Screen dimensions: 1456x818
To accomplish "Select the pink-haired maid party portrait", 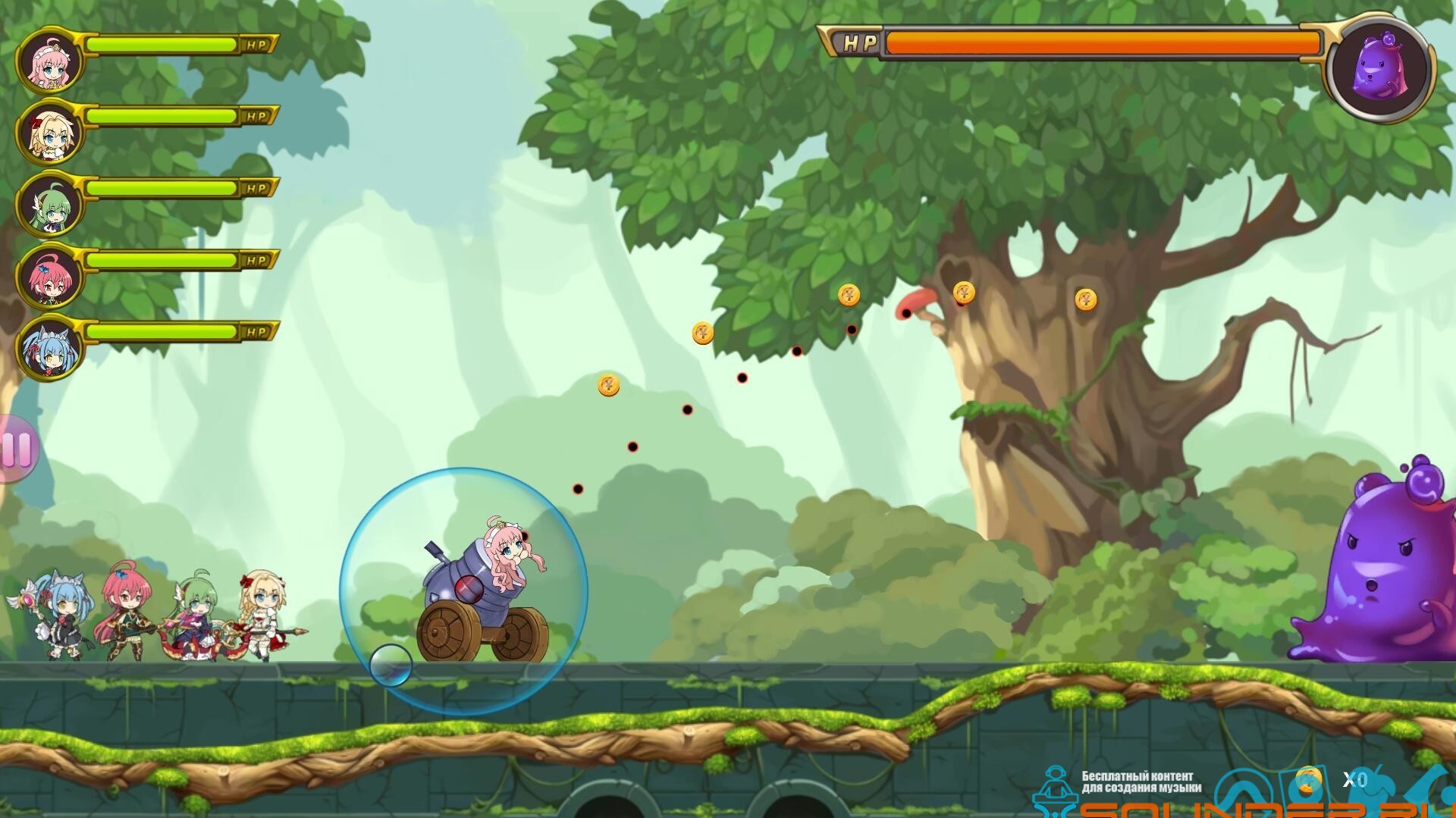I will click(49, 60).
